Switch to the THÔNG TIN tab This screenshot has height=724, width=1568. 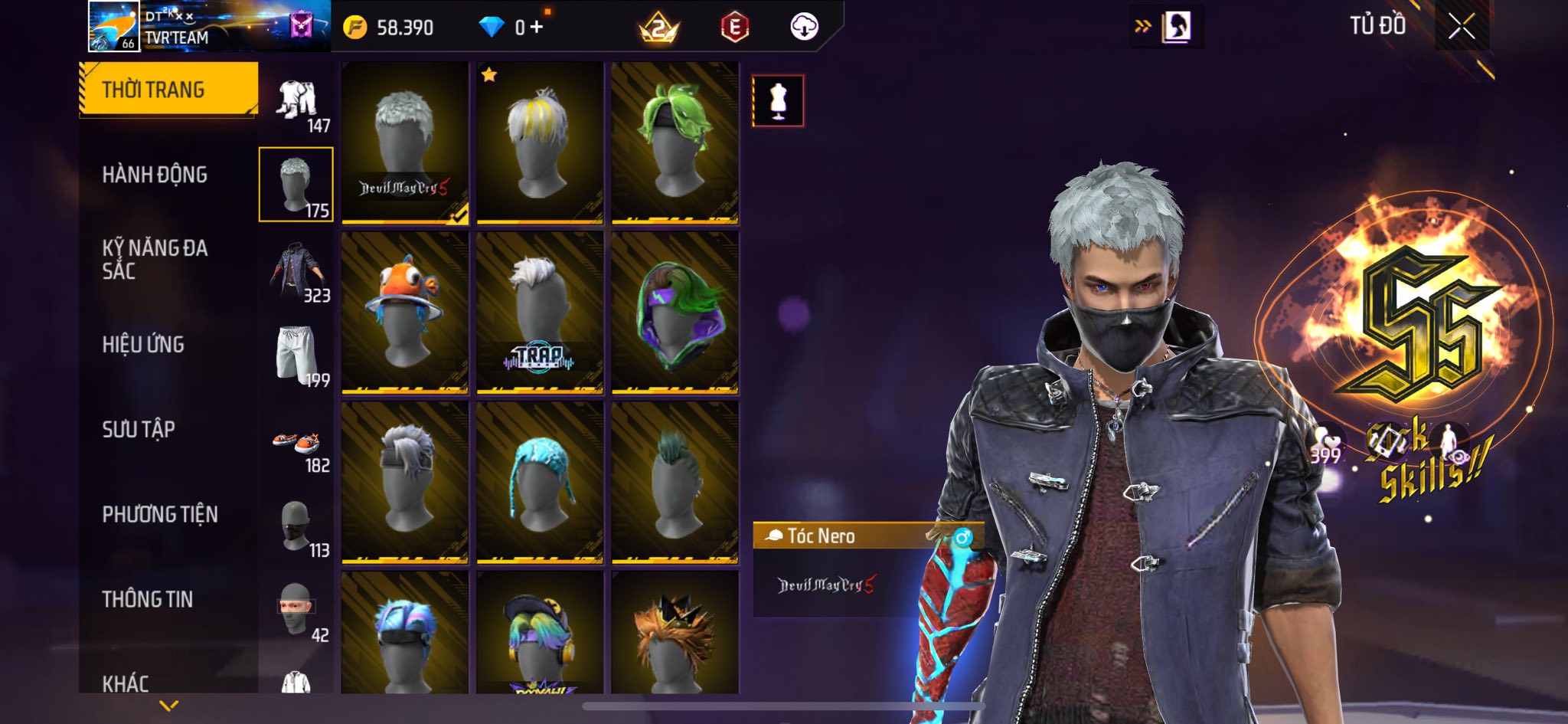click(x=148, y=599)
